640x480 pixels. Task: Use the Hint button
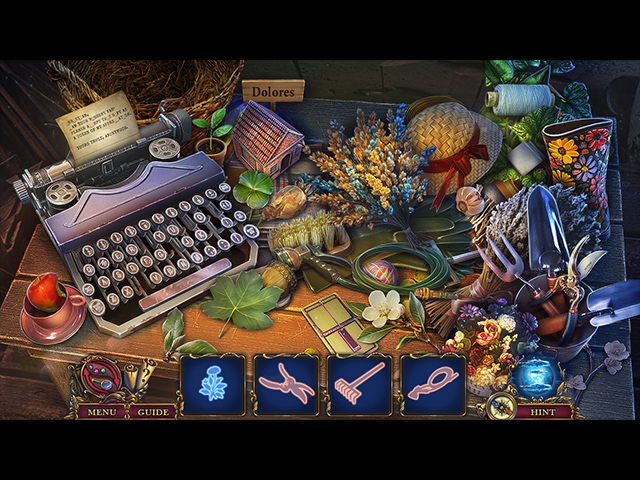(x=543, y=411)
